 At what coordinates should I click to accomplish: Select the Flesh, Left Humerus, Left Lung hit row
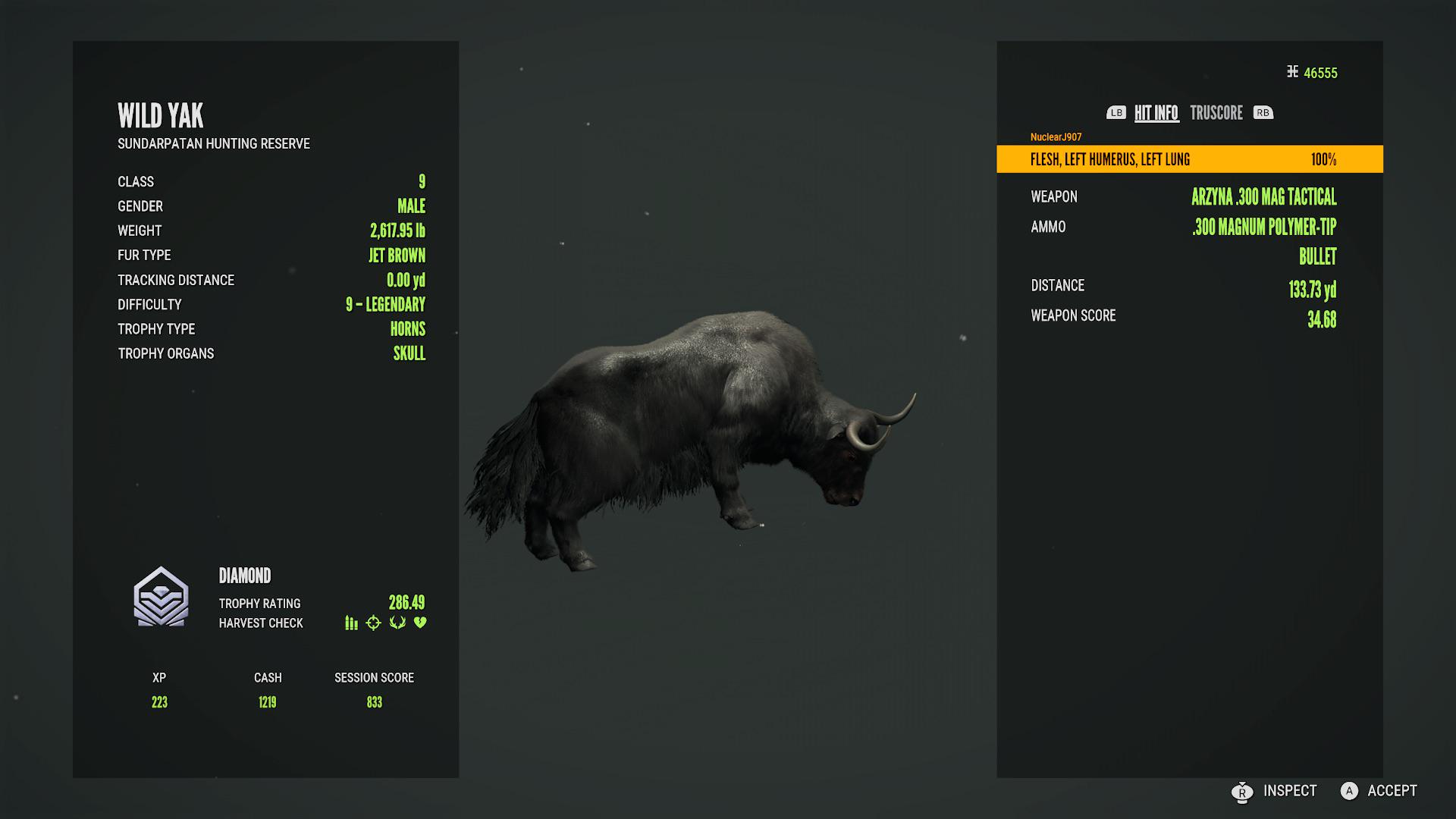(x=1189, y=159)
